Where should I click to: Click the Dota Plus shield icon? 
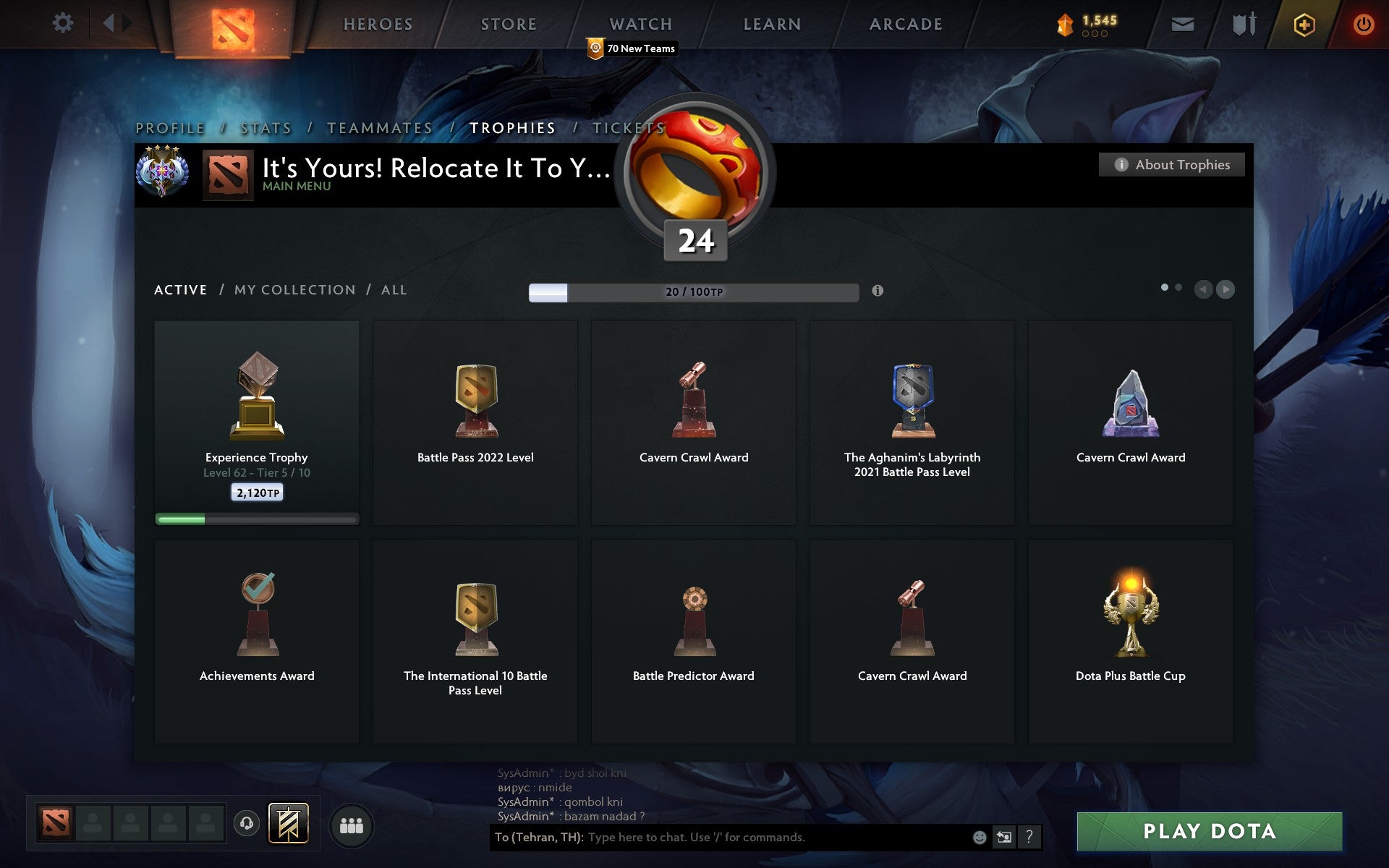[x=1304, y=24]
